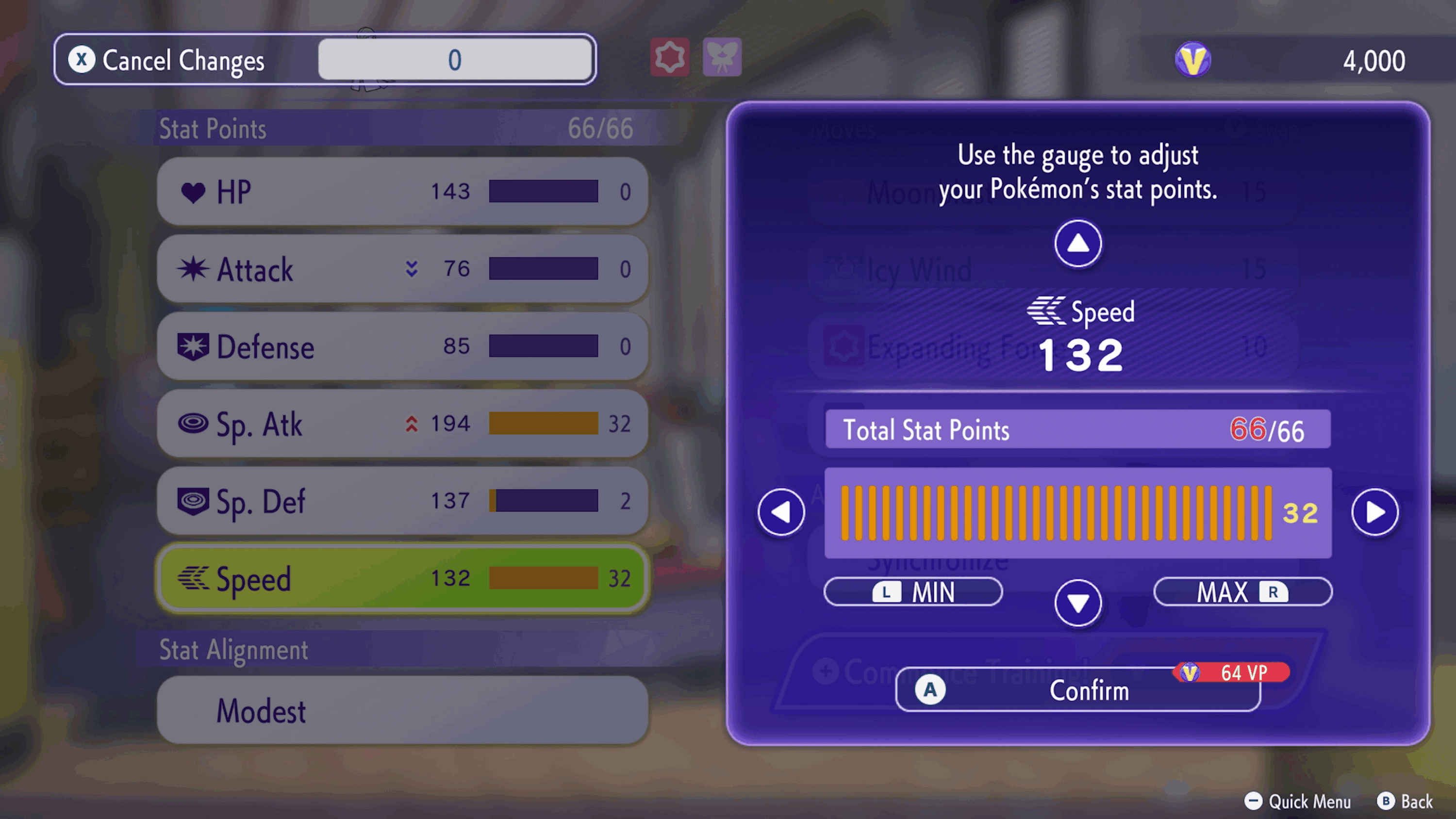Screen dimensions: 1456x819
Task: Open the Quick Menu at the bottom
Action: [x=1297, y=802]
